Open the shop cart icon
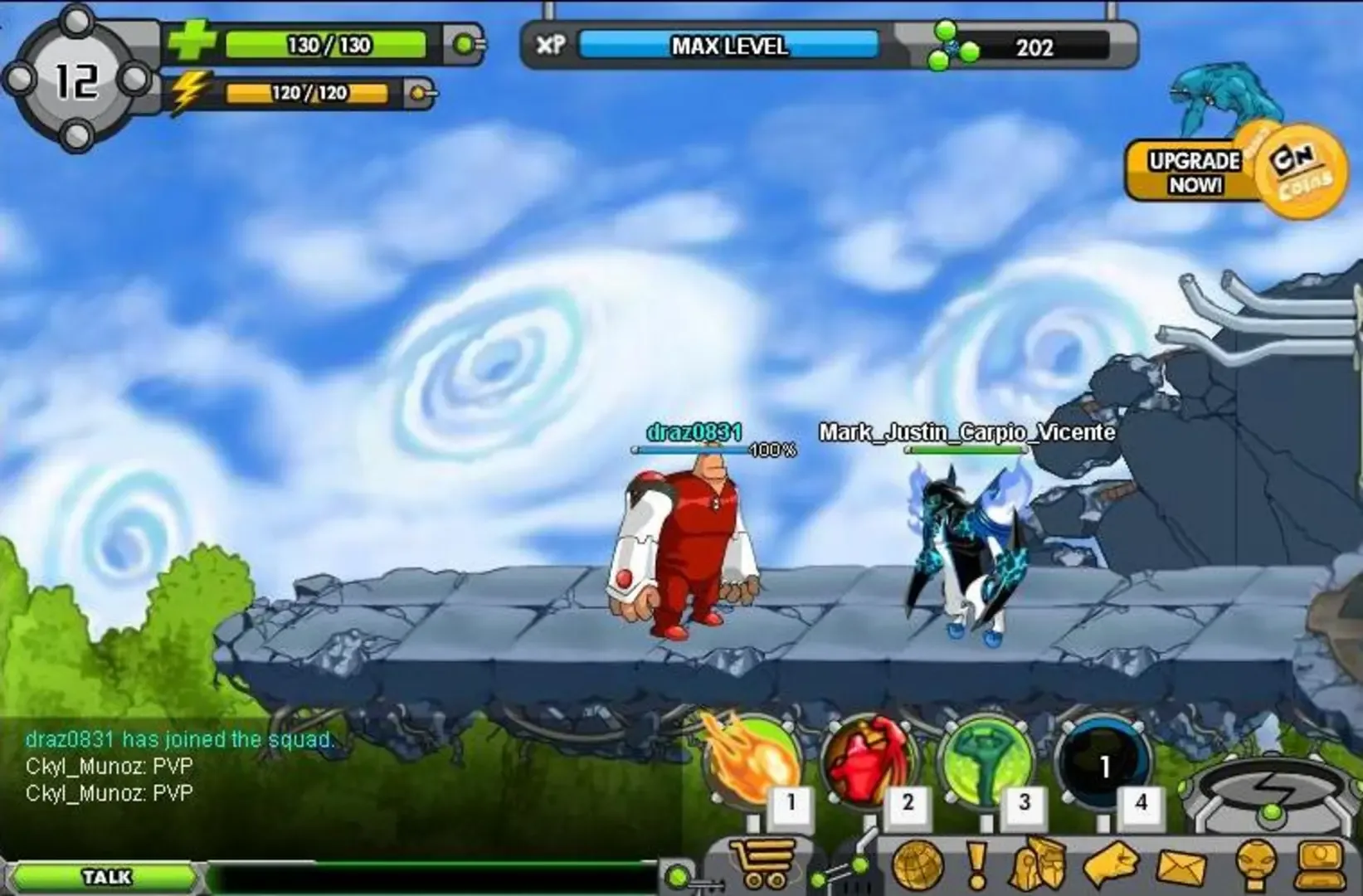Screen dimensions: 1363x896 click(x=763, y=863)
